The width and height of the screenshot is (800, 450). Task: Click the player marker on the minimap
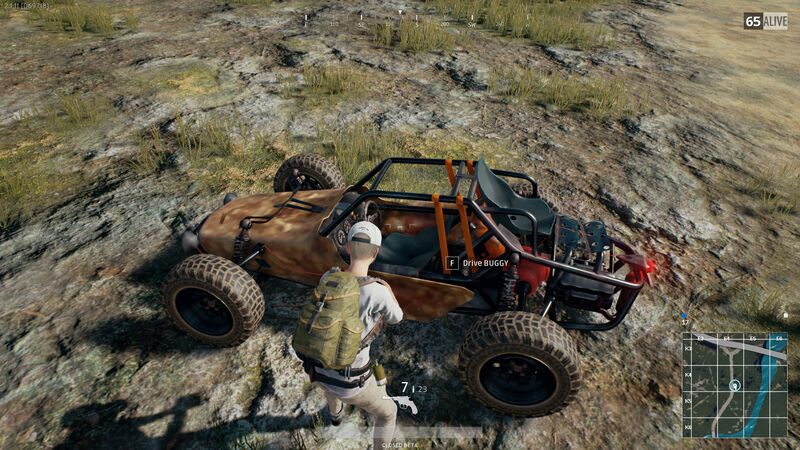point(735,385)
